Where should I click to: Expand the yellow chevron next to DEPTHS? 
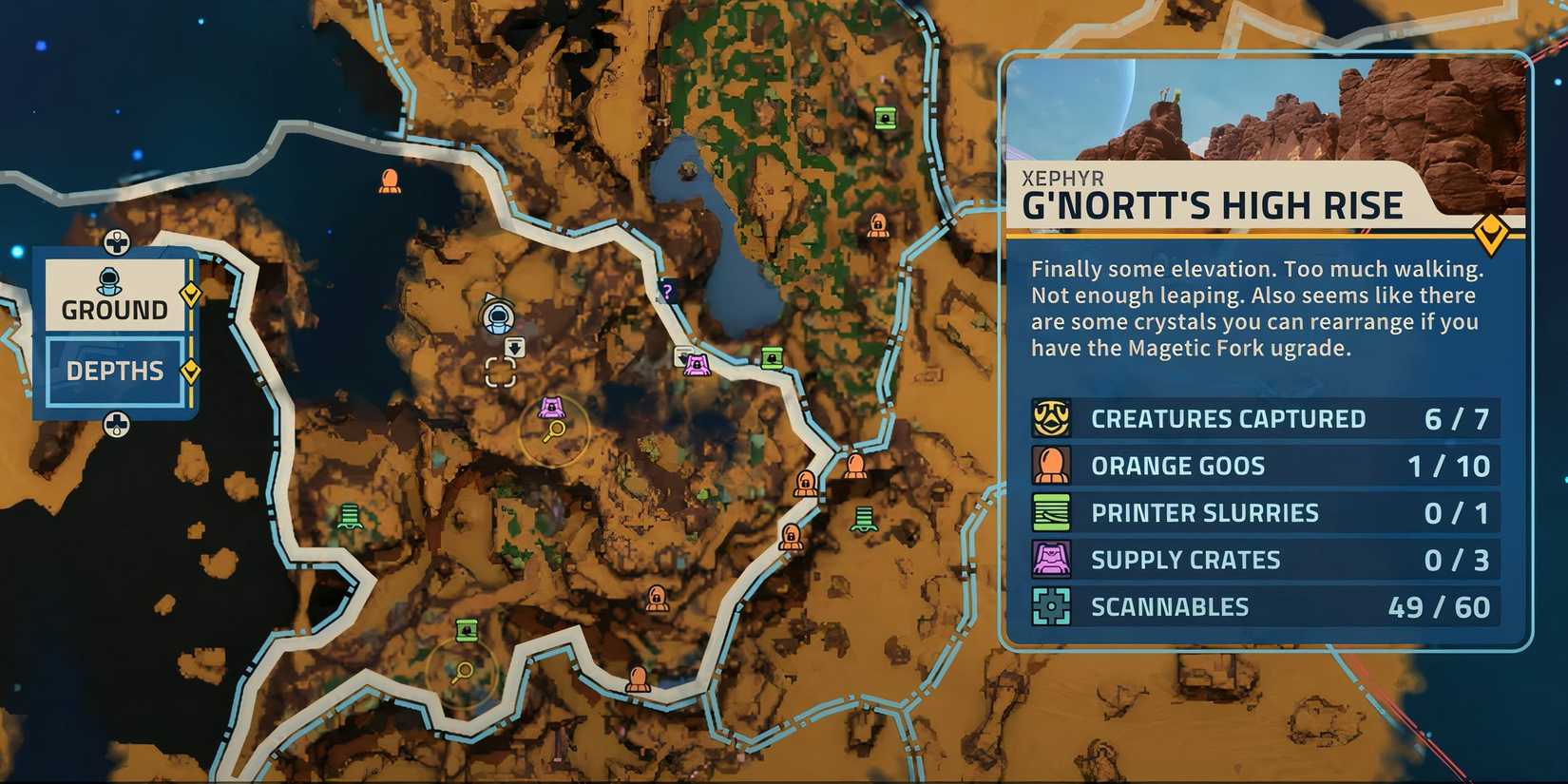coord(189,370)
